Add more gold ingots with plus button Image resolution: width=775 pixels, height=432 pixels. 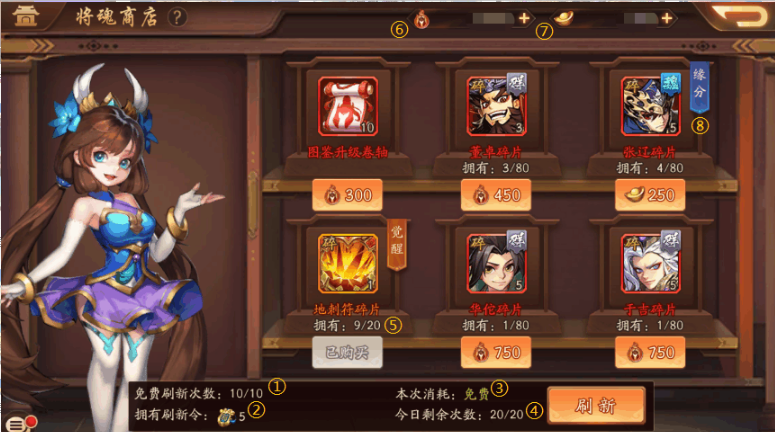667,18
